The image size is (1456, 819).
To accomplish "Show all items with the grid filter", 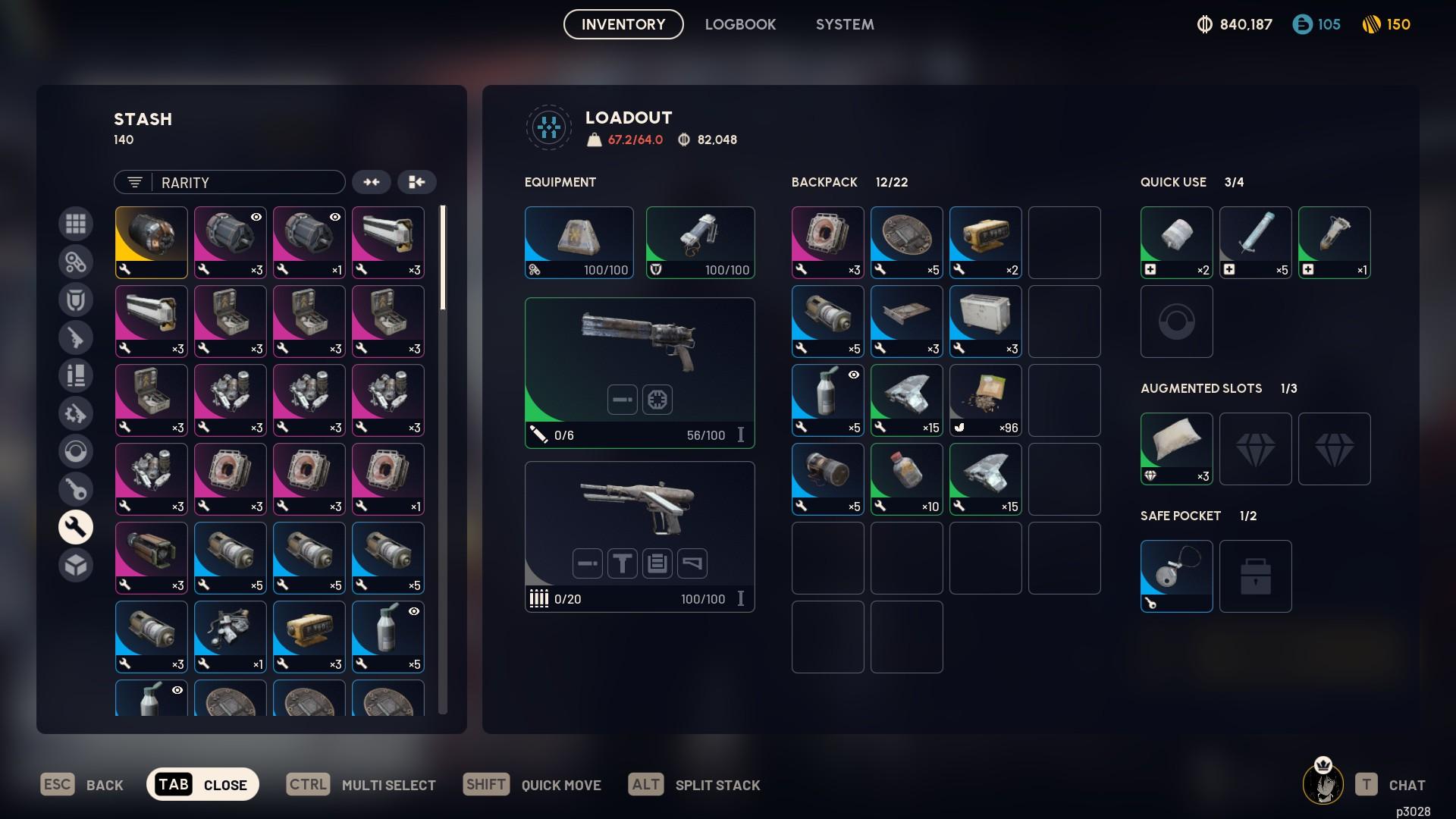I will (x=76, y=224).
